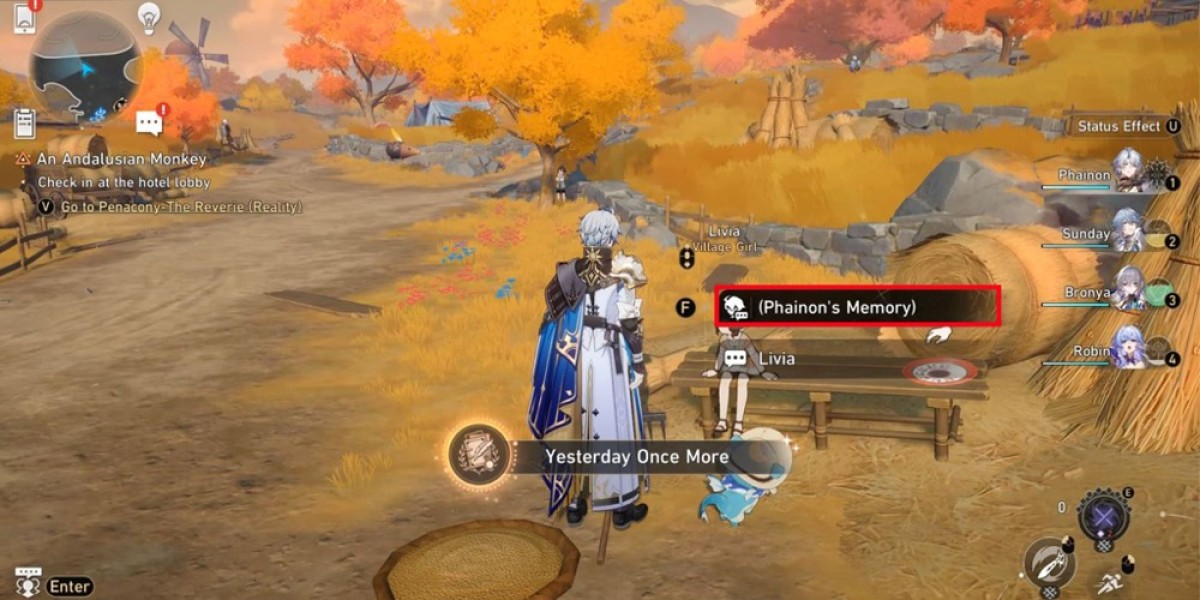Viewport: 1200px width, 600px height.
Task: Use the basic attack blade icon
Action: click(x=1048, y=564)
